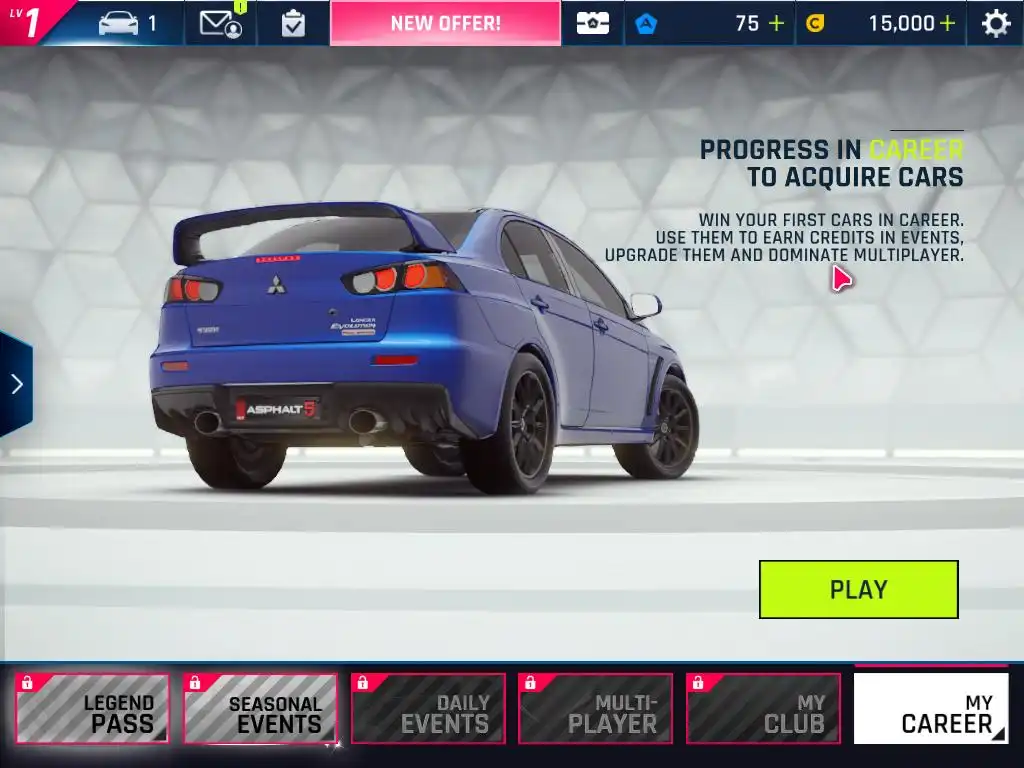The height and width of the screenshot is (768, 1024).
Task: View the NEW OFFER banner
Action: point(445,23)
